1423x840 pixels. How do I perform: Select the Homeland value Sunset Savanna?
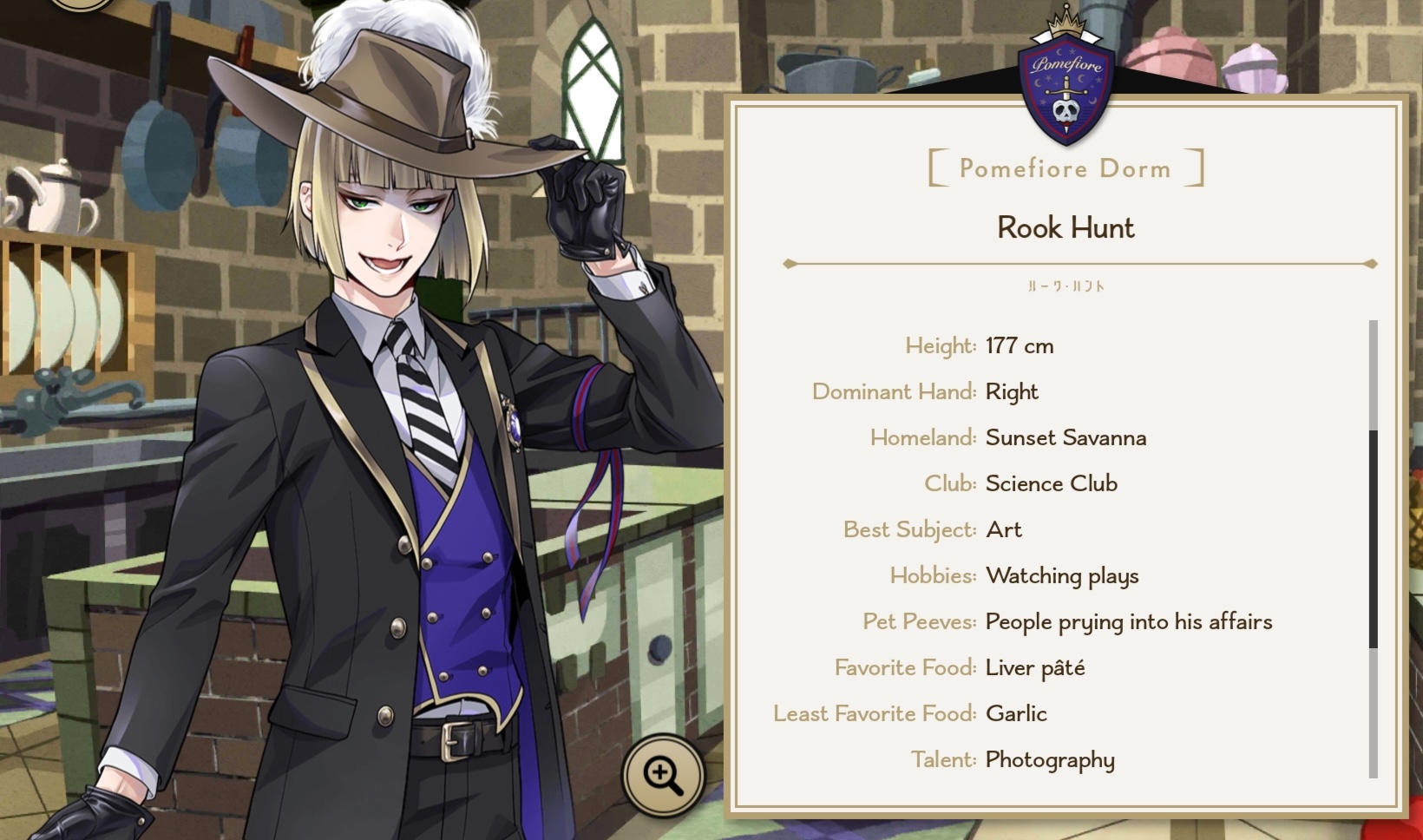tap(1065, 437)
